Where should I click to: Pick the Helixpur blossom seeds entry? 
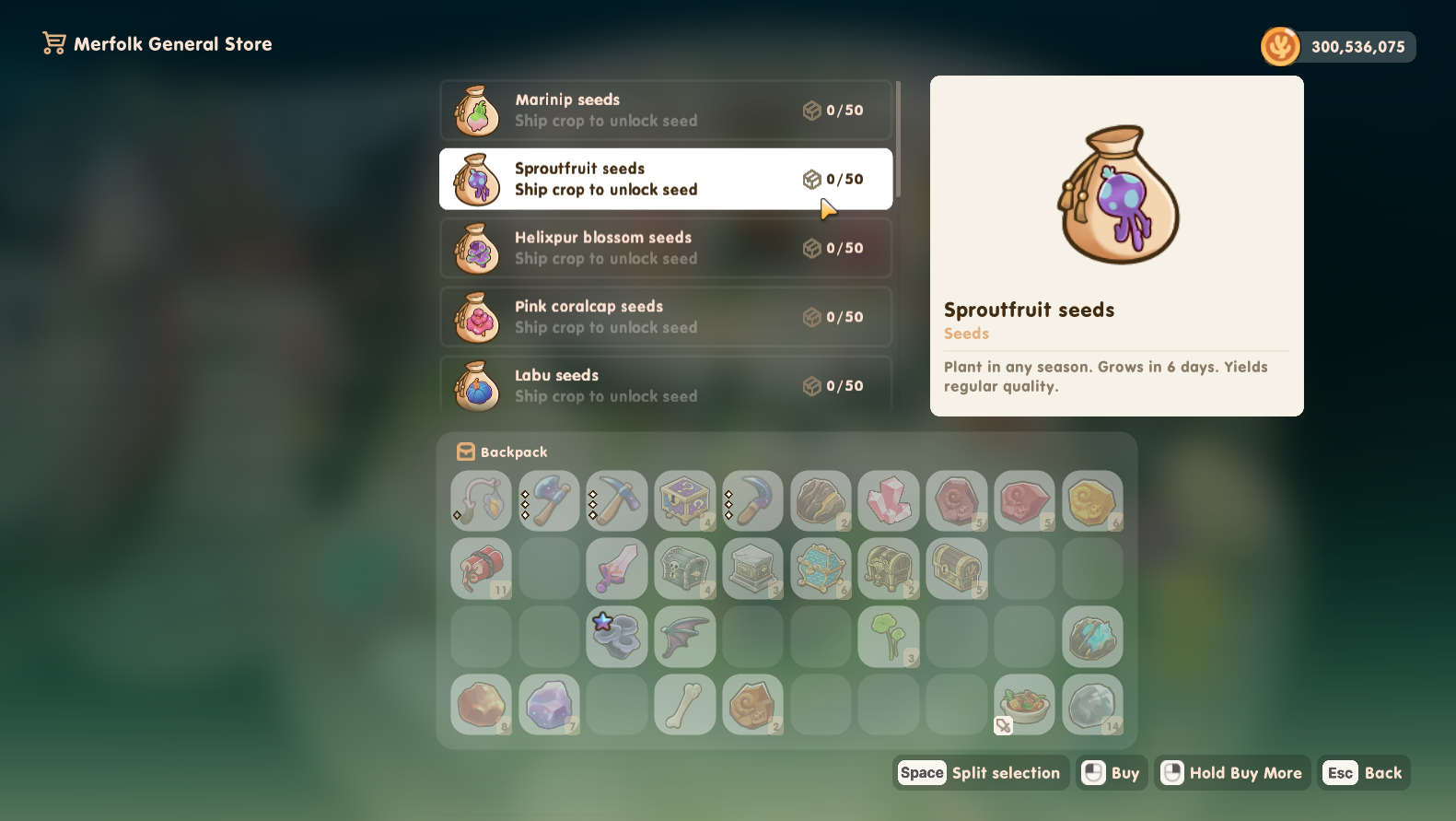[x=665, y=248]
